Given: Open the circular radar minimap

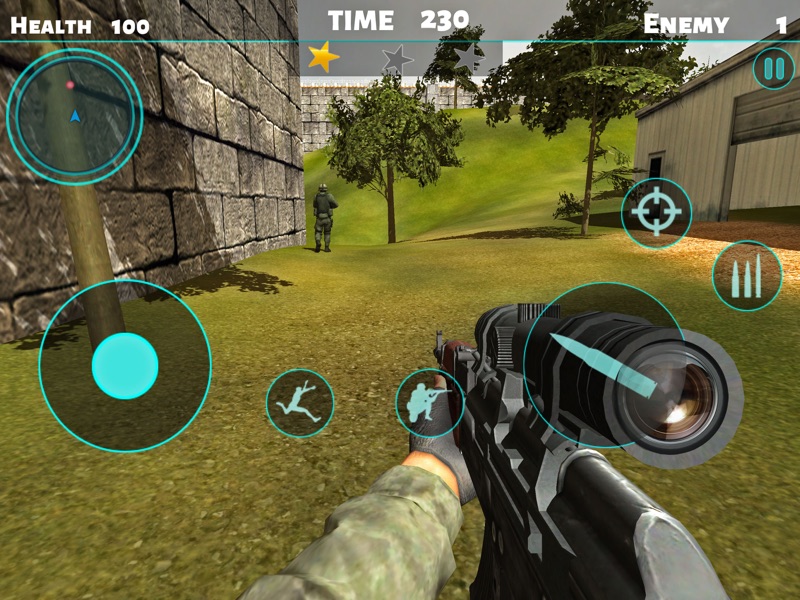Looking at the screenshot, I should 74,116.
